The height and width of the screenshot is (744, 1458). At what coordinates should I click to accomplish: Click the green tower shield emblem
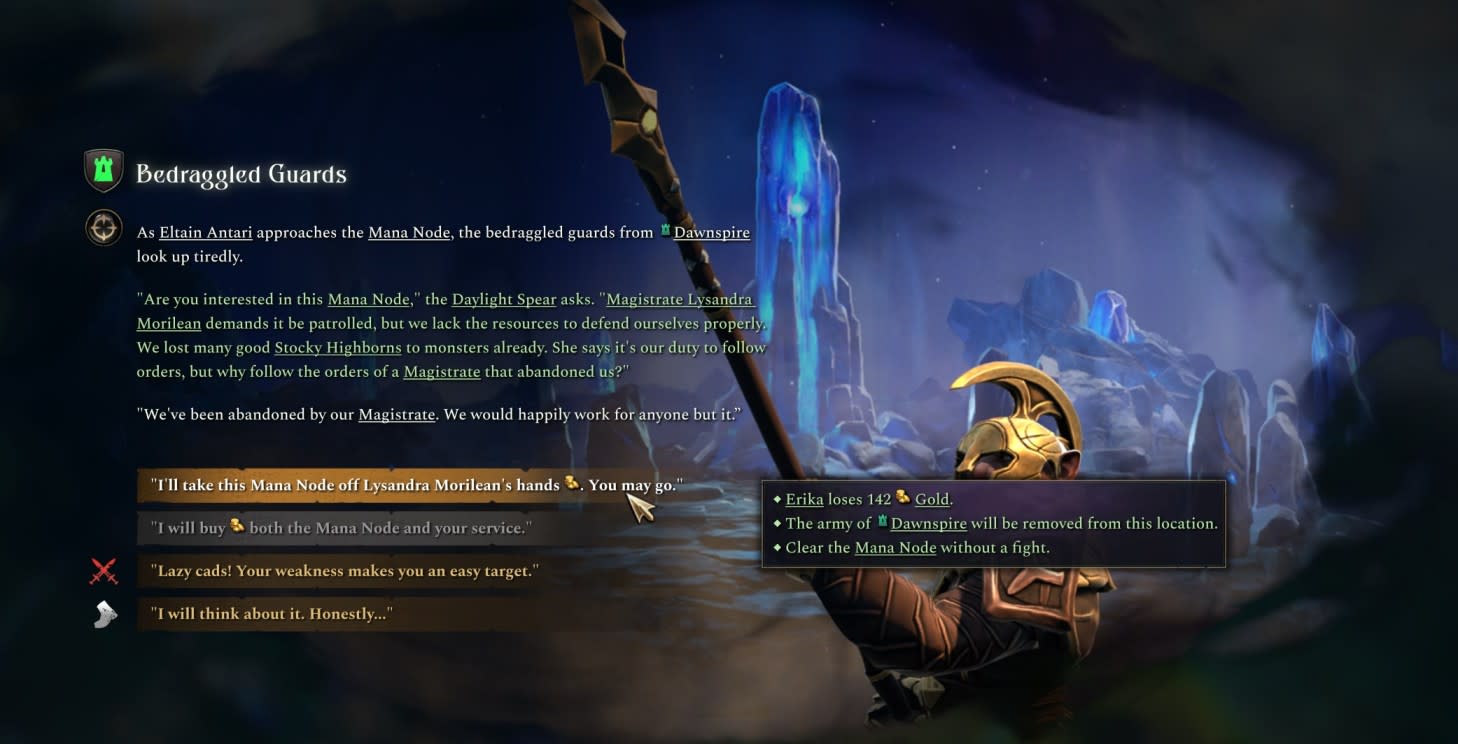click(x=104, y=171)
